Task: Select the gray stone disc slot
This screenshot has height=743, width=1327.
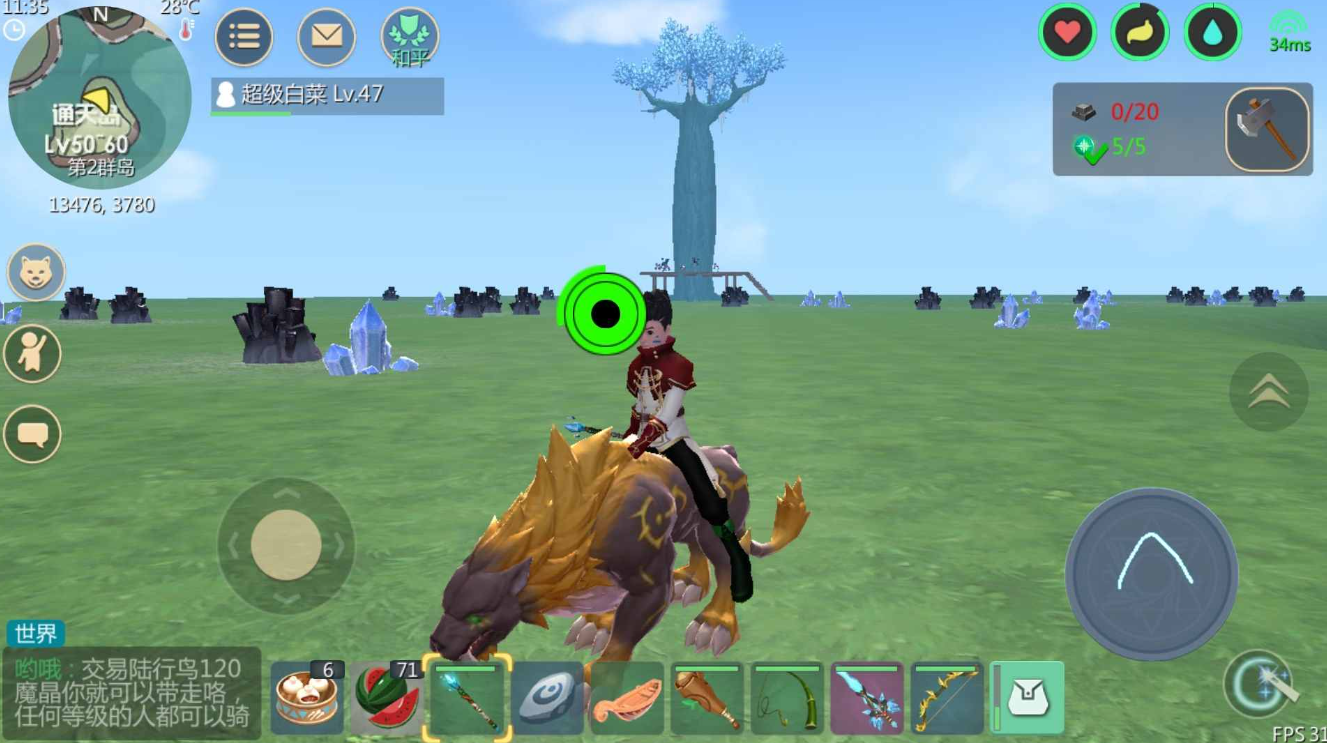Action: pos(547,698)
